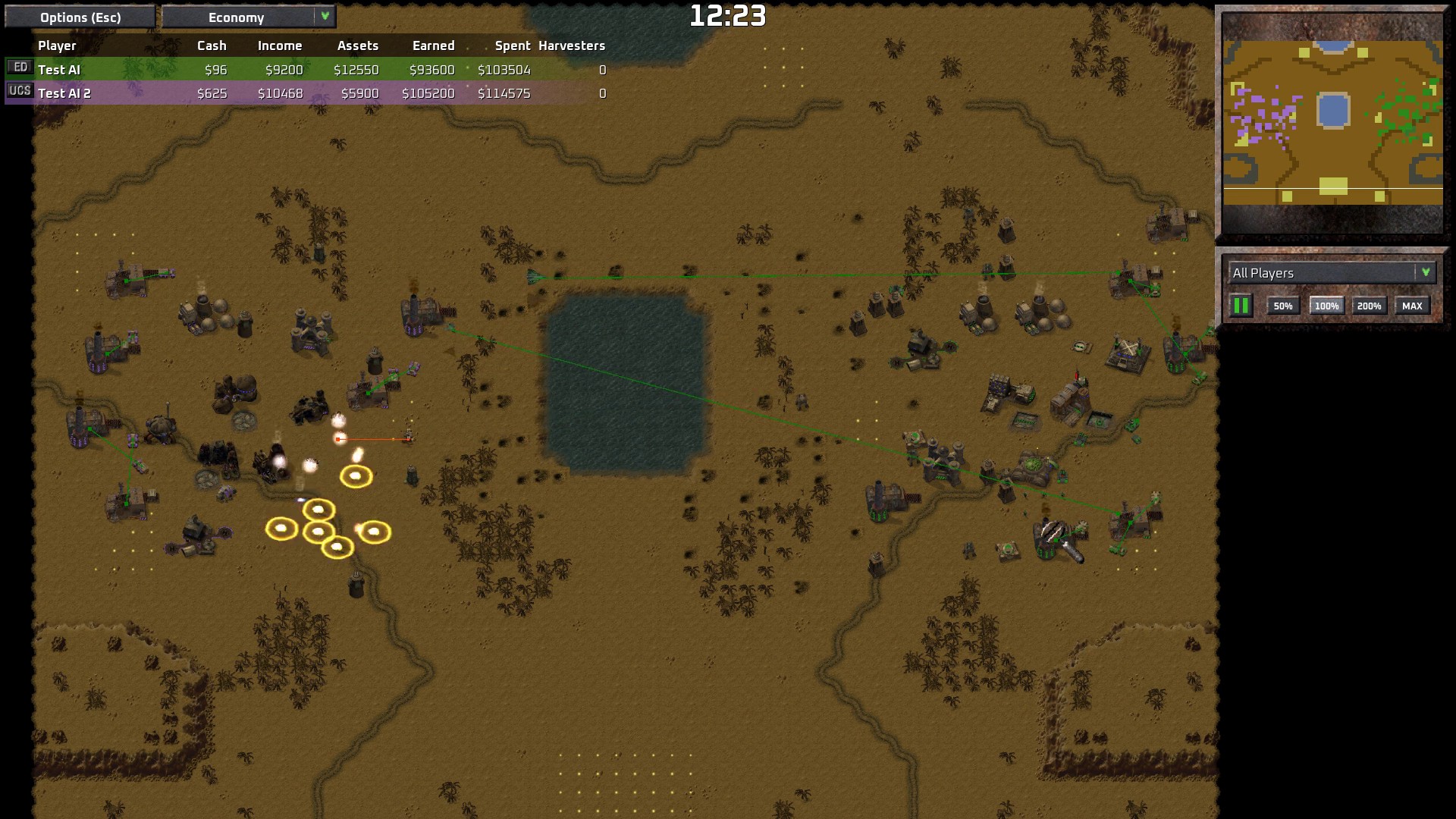Set replay speed to MAX
Viewport: 1456px width, 819px height.
pos(1412,305)
